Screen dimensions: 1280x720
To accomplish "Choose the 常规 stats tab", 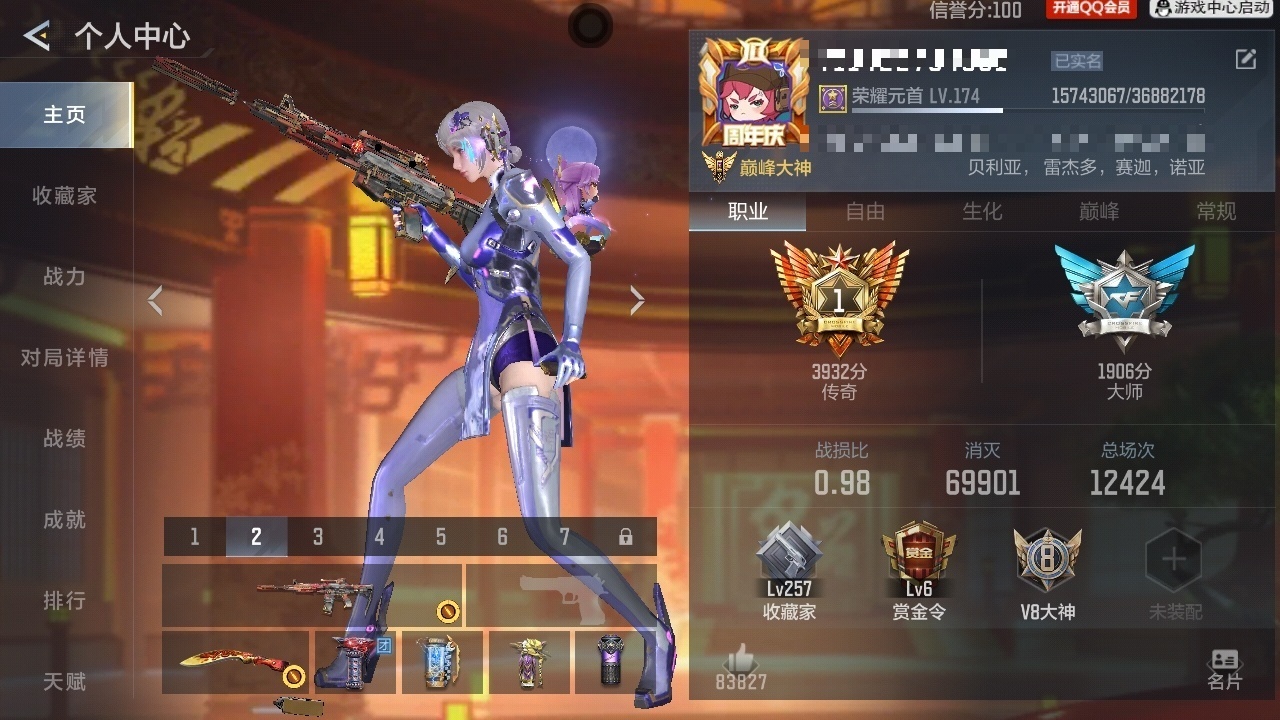I will pyautogui.click(x=1216, y=212).
